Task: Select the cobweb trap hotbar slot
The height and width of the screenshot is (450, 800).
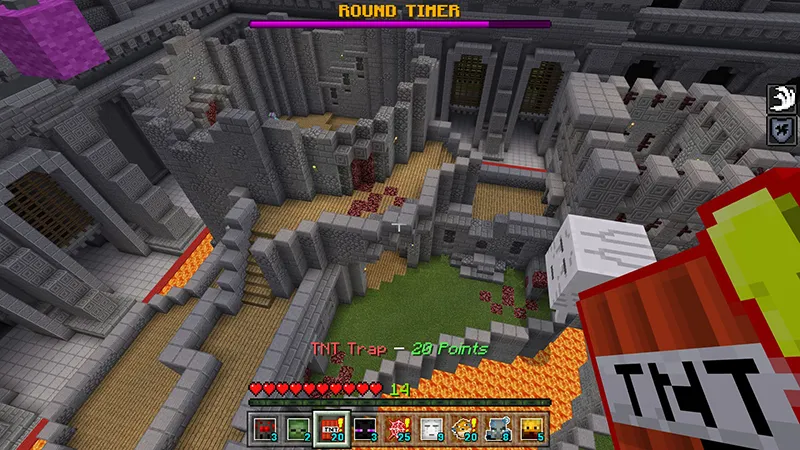Action: coord(398,427)
